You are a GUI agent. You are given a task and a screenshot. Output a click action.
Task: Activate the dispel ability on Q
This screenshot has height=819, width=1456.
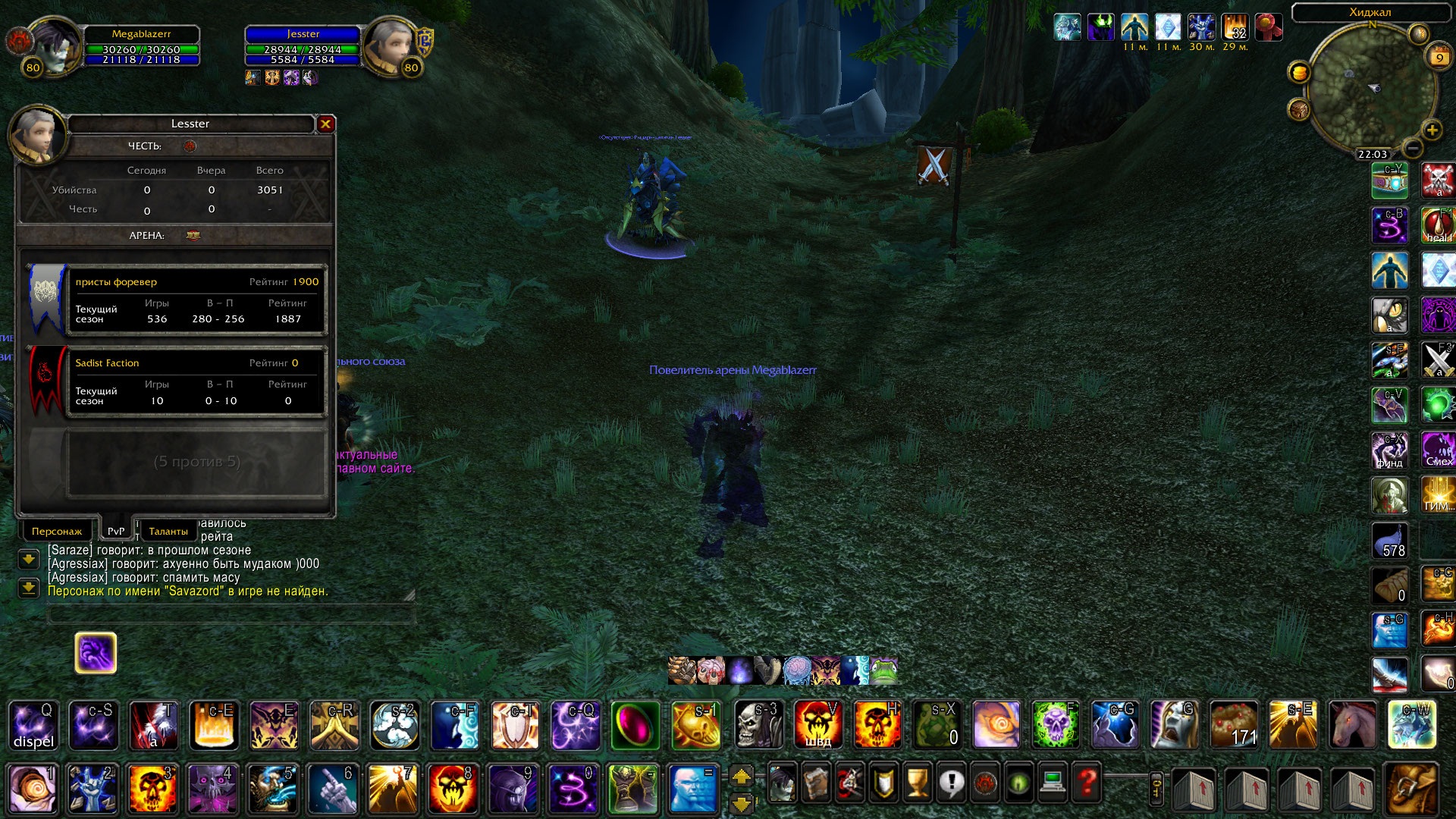pos(33,726)
